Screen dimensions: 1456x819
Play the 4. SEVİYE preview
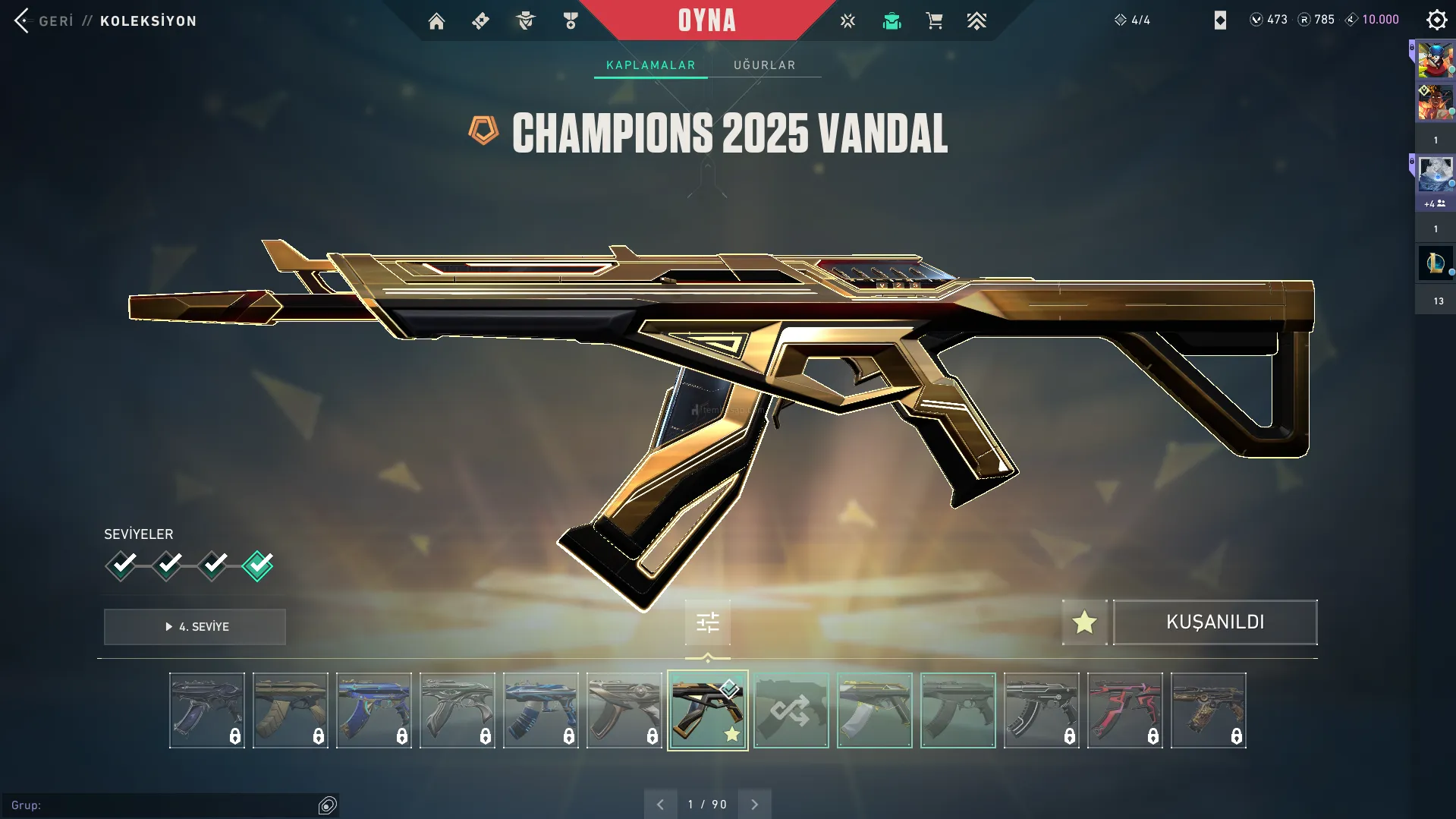195,627
